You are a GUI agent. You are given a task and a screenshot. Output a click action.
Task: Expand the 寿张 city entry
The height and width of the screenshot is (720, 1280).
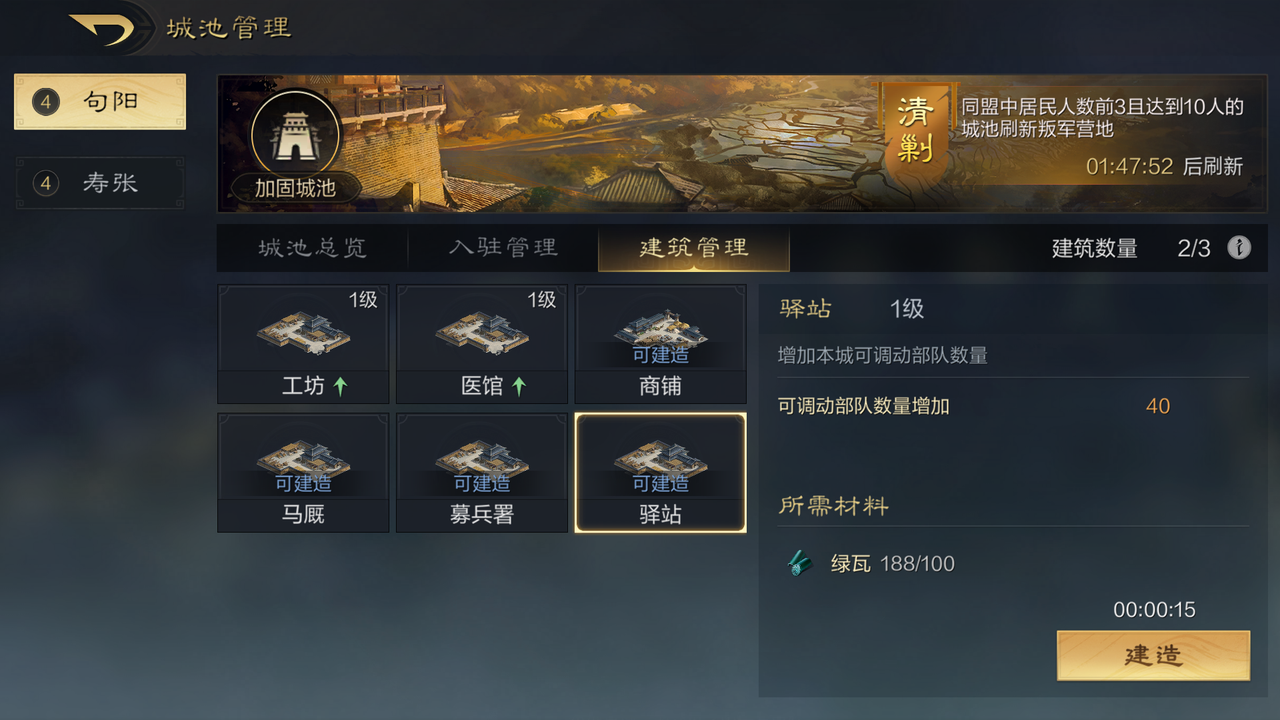tap(99, 183)
